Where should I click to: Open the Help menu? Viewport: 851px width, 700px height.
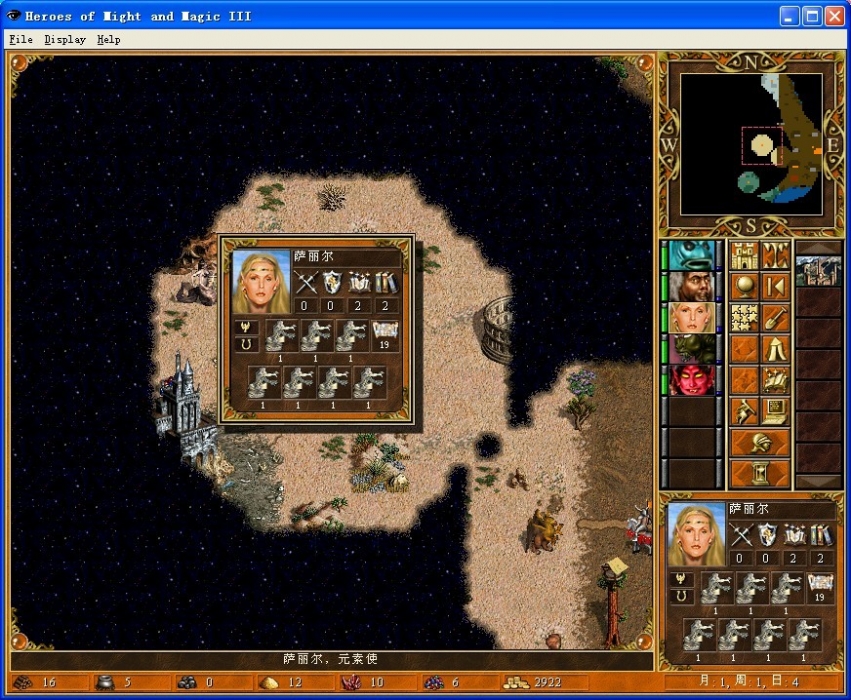pyautogui.click(x=108, y=40)
